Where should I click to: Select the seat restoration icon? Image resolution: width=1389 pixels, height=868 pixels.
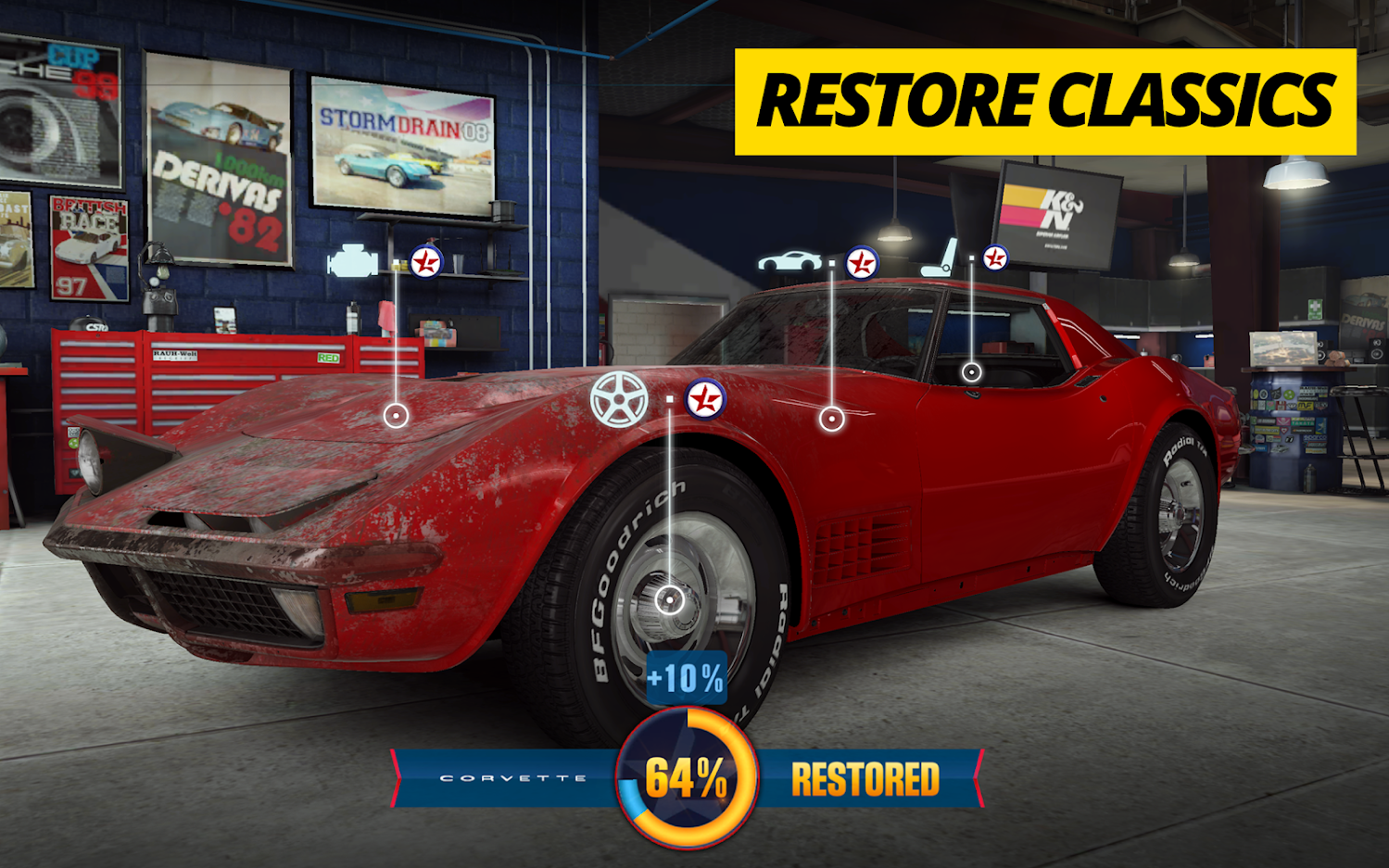click(936, 258)
